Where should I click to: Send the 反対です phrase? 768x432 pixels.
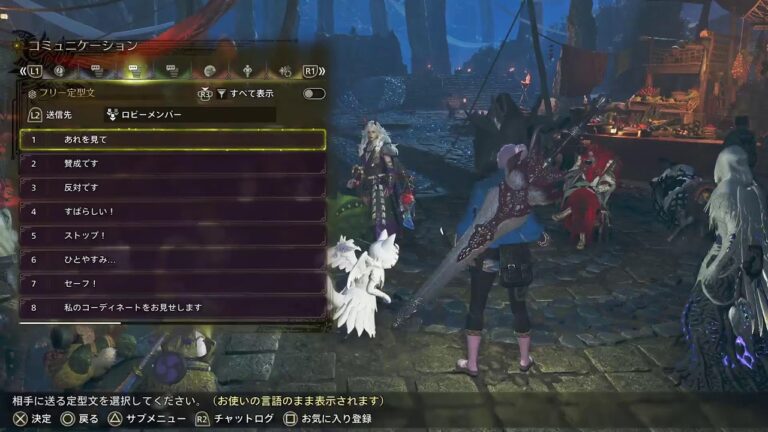(x=172, y=188)
